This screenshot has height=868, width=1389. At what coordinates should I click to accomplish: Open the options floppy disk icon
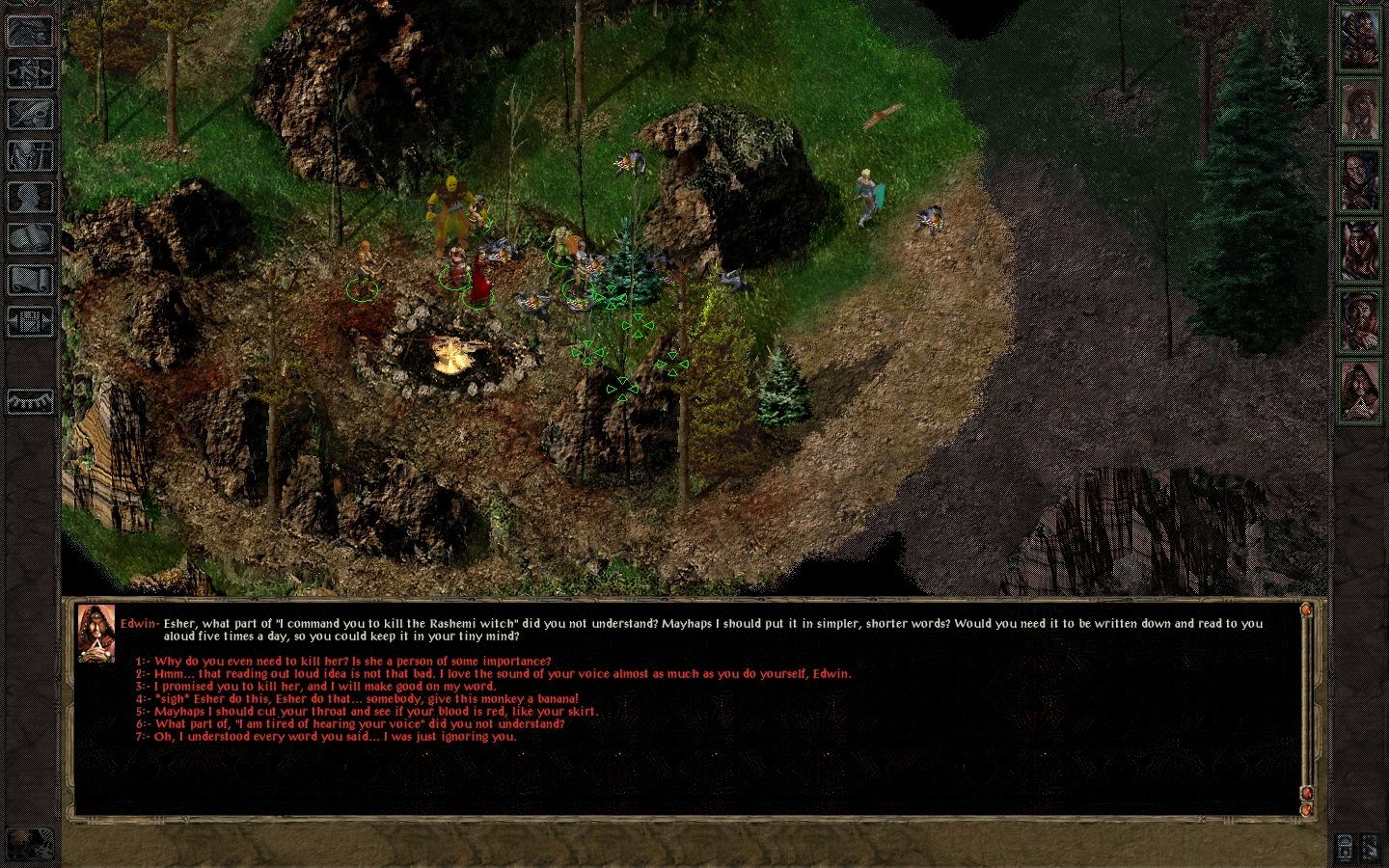click(31, 319)
